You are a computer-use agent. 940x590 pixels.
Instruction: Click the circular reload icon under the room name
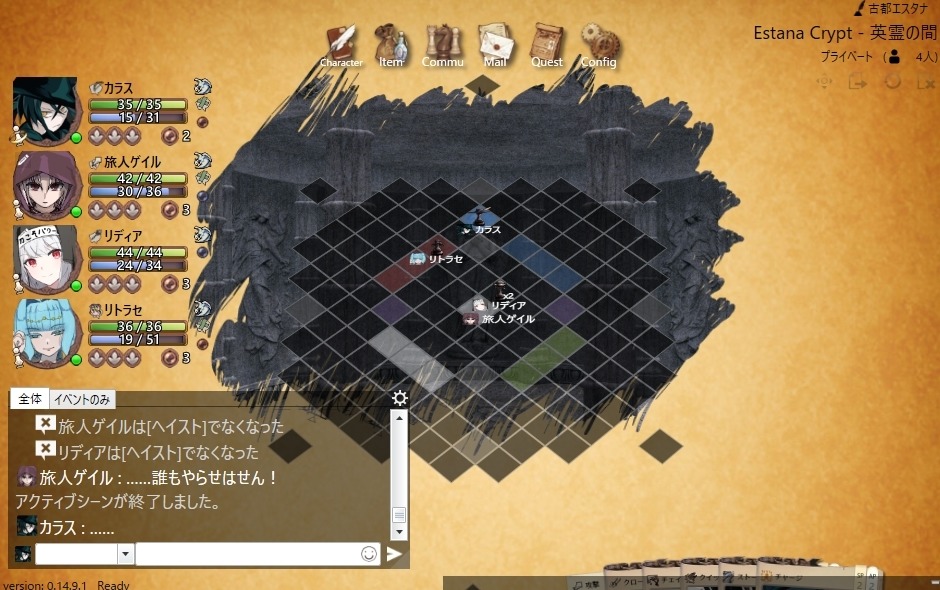[x=893, y=82]
